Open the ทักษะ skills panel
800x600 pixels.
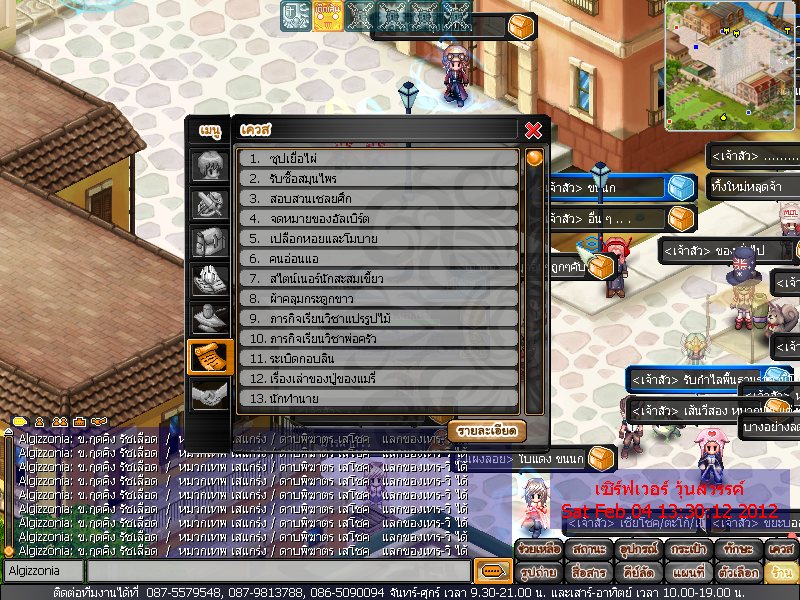click(735, 550)
